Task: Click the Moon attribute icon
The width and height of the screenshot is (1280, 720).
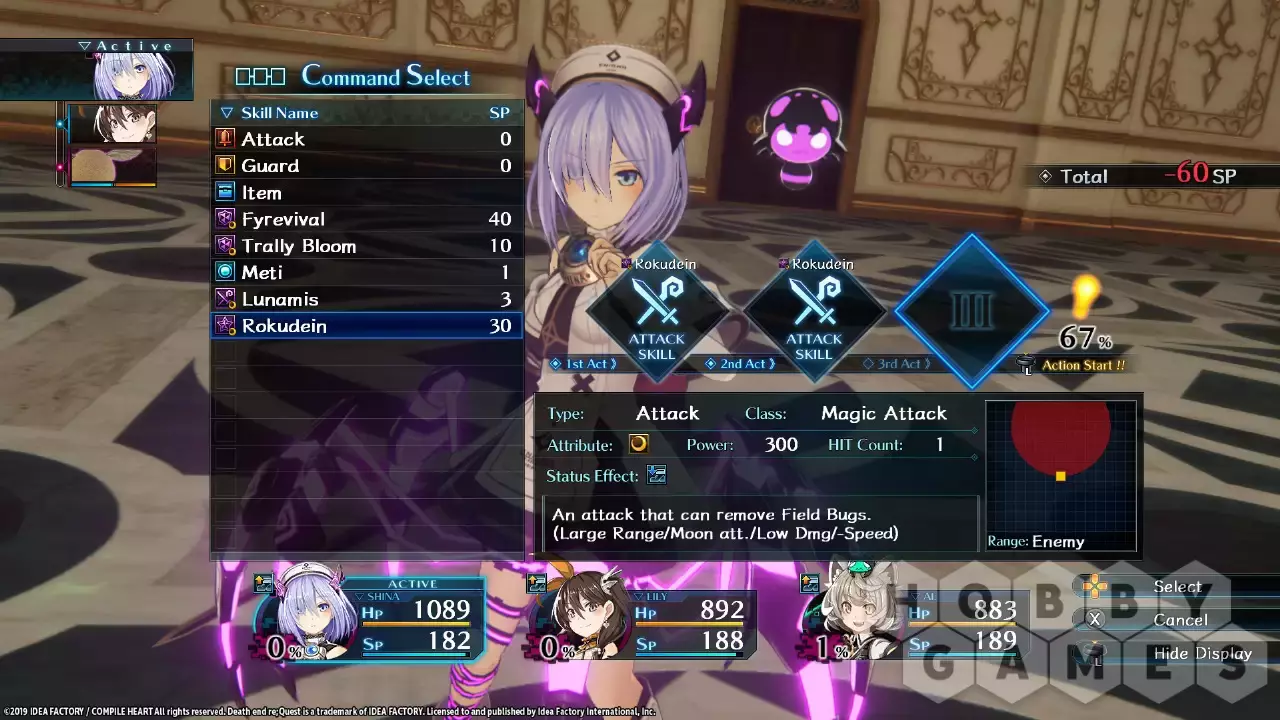Action: [638, 444]
